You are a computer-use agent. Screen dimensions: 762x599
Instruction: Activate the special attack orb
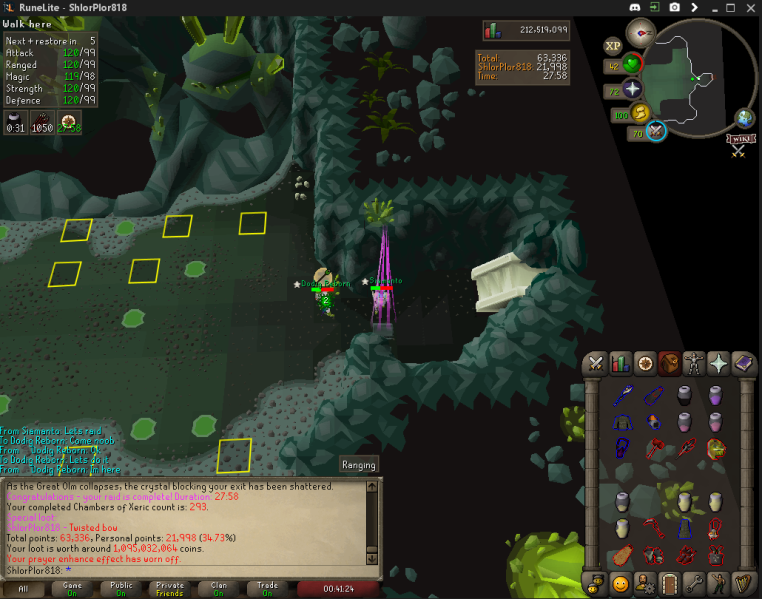click(x=657, y=130)
